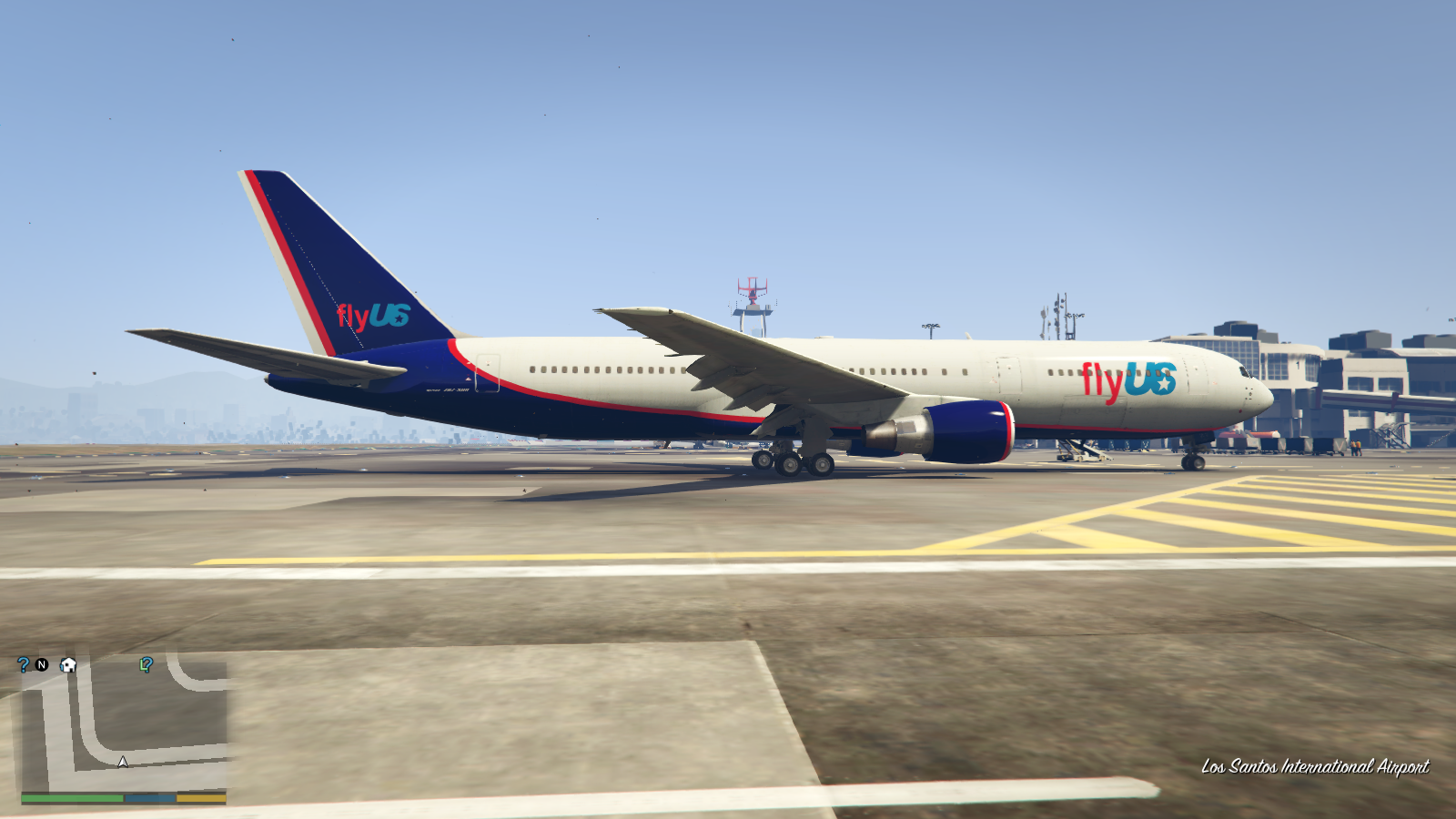Select the blue question mark blip on minimap
This screenshot has width=1456, height=819.
point(22,664)
